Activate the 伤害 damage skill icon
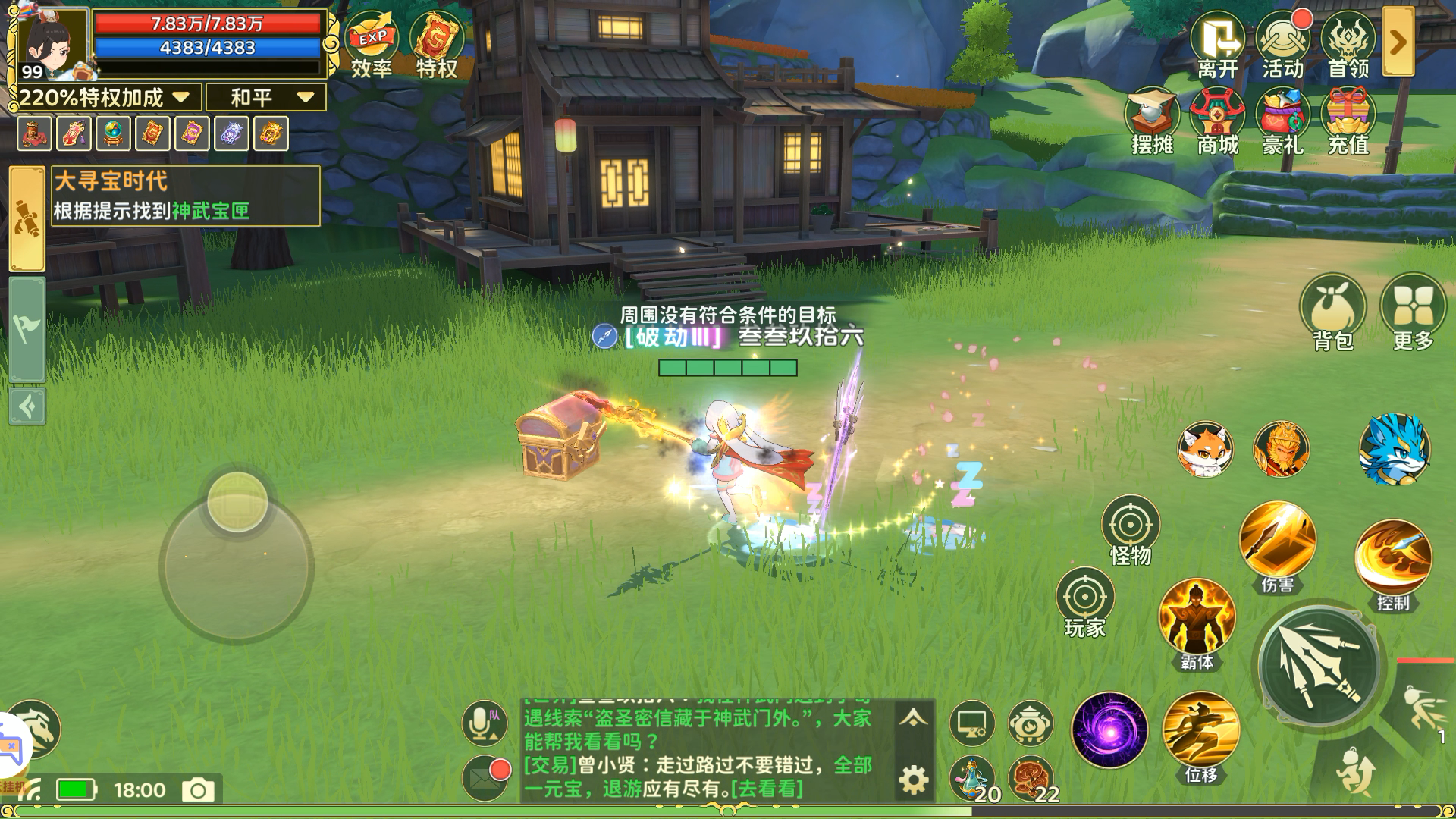1456x819 pixels. coord(1279,538)
